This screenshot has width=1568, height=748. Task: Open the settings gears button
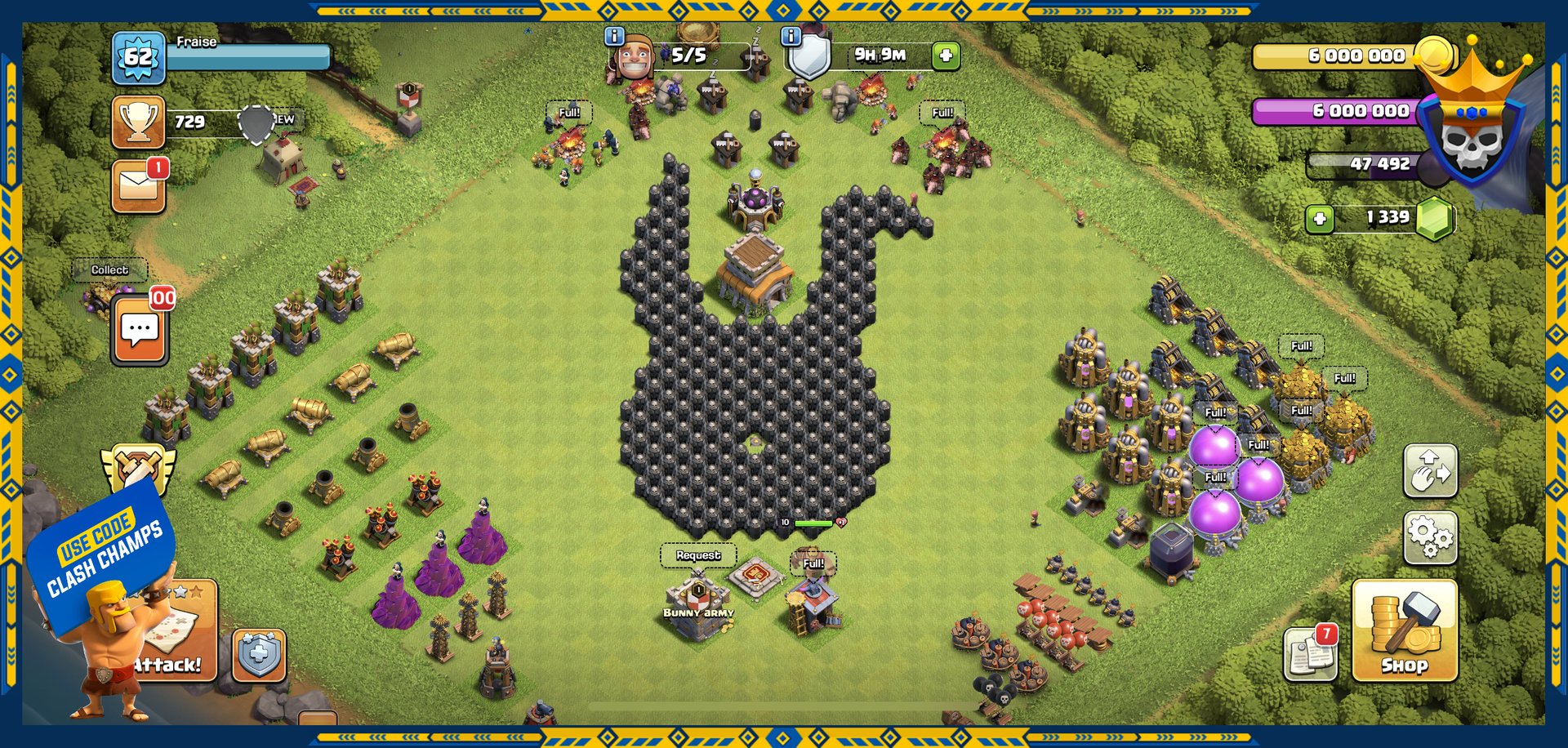[x=1429, y=537]
